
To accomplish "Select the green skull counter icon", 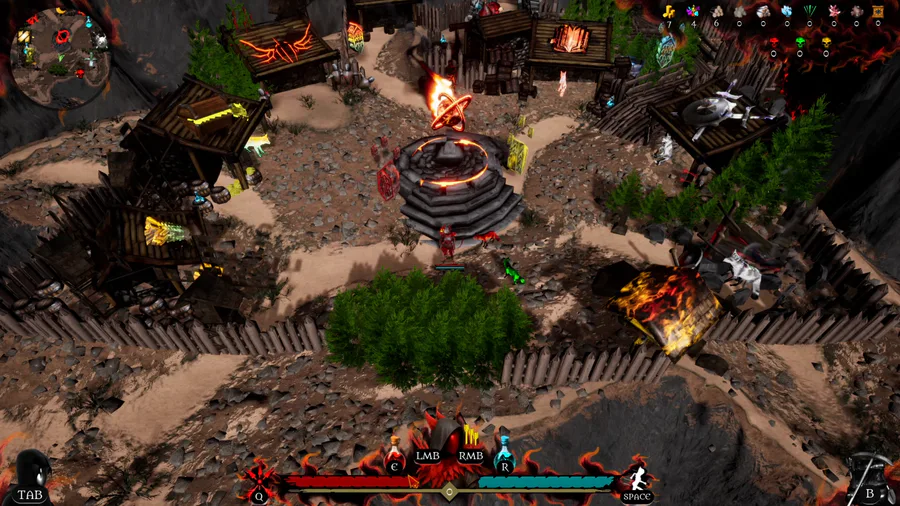I will 800,43.
